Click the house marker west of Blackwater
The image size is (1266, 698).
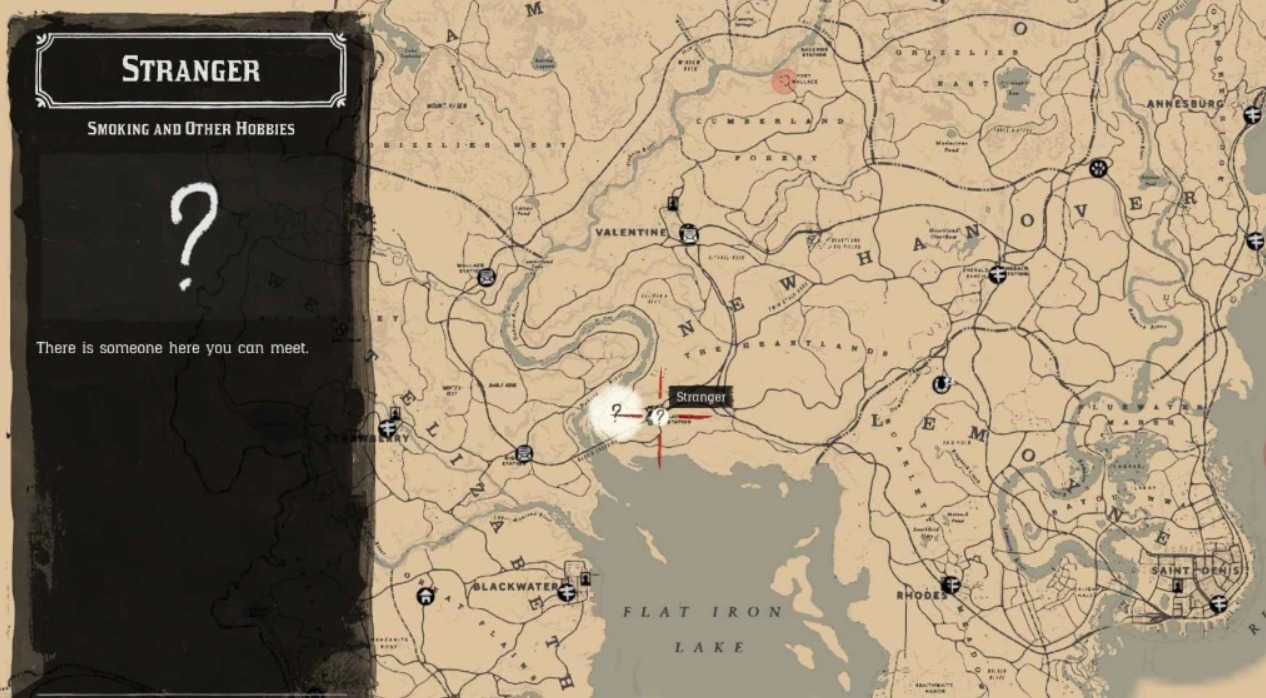tap(426, 596)
